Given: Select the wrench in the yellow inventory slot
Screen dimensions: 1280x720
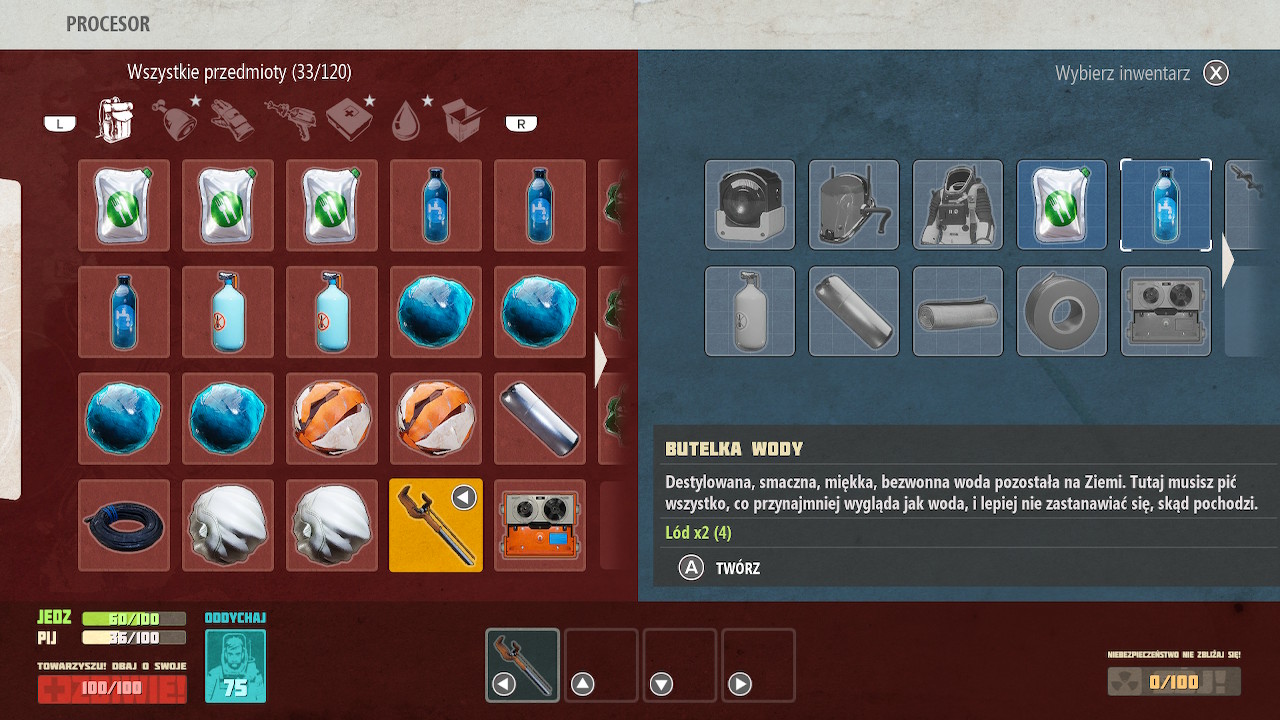Looking at the screenshot, I should coord(436,525).
